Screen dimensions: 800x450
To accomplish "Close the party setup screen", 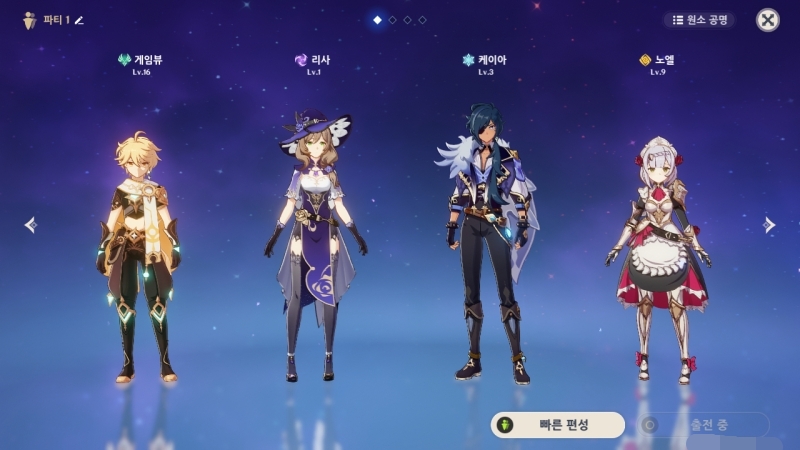I will point(767,20).
